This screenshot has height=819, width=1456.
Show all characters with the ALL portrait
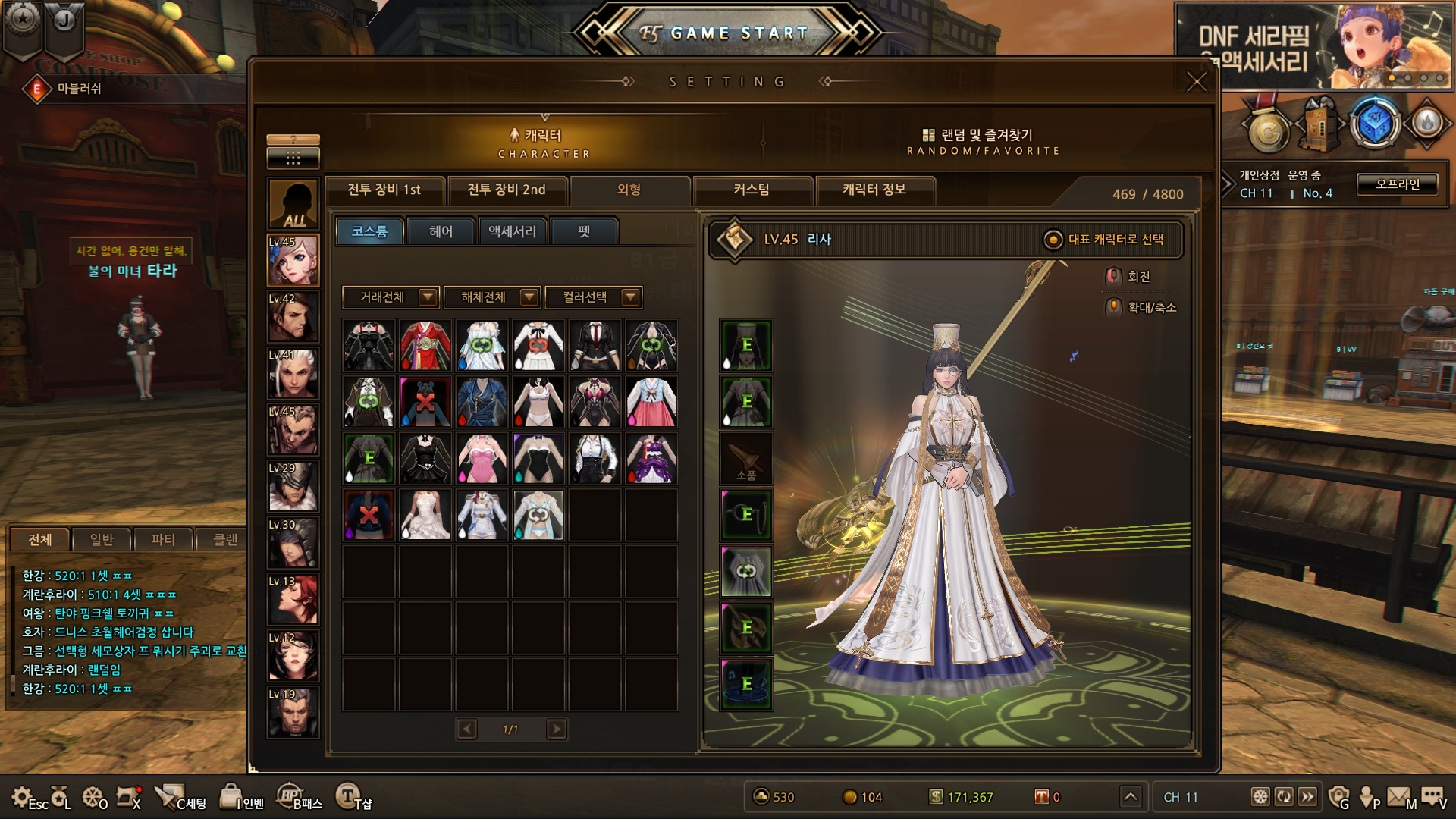pos(293,205)
